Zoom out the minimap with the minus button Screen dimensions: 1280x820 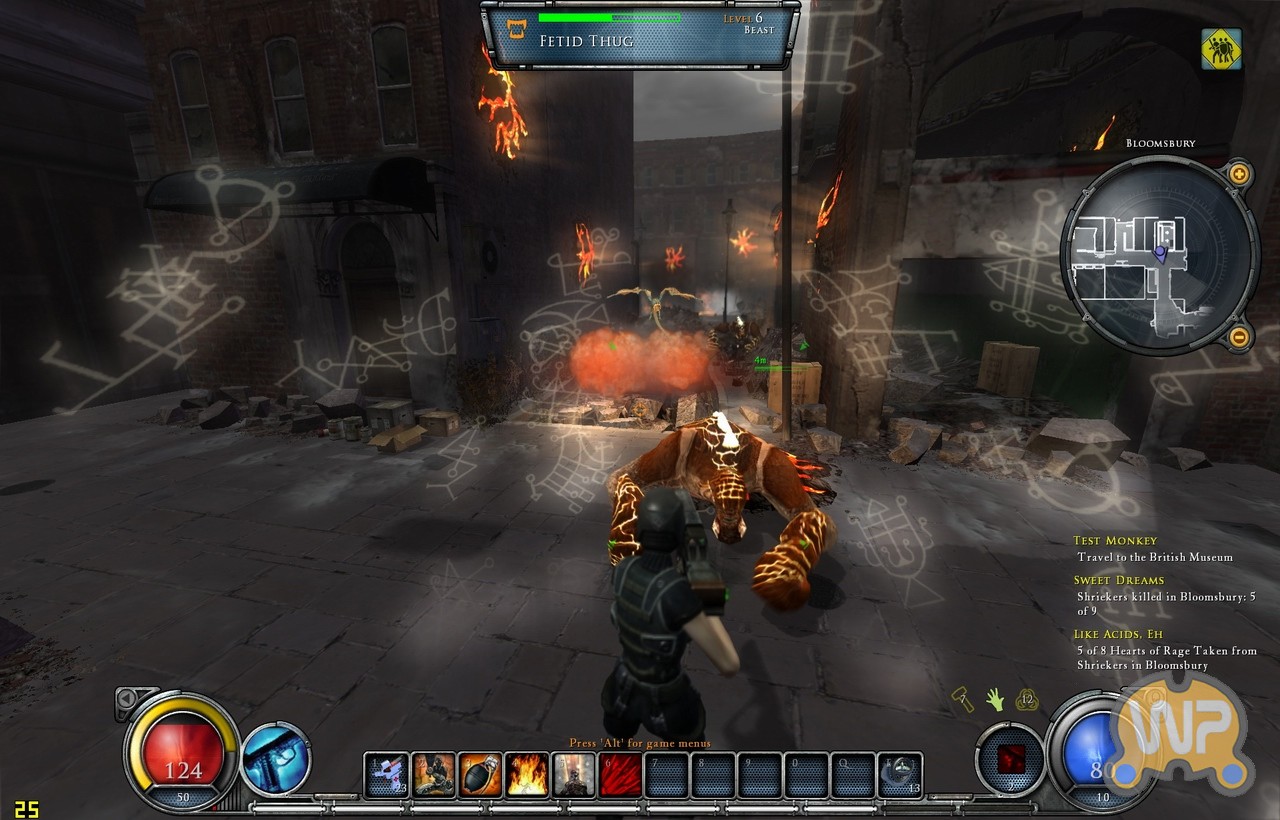pos(1239,336)
